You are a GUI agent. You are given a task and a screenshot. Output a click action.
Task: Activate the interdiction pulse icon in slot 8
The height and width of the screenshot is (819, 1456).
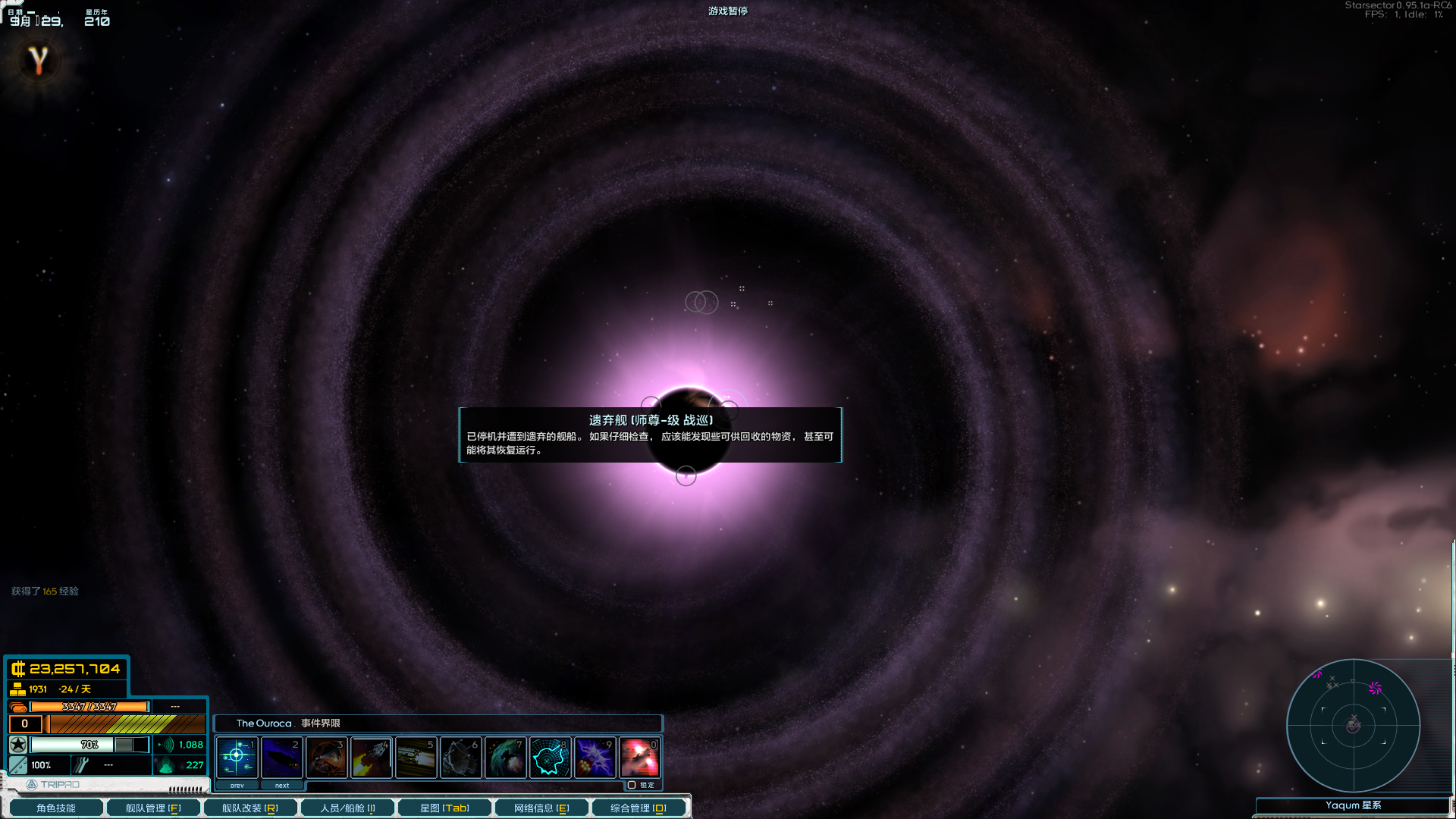point(551,757)
